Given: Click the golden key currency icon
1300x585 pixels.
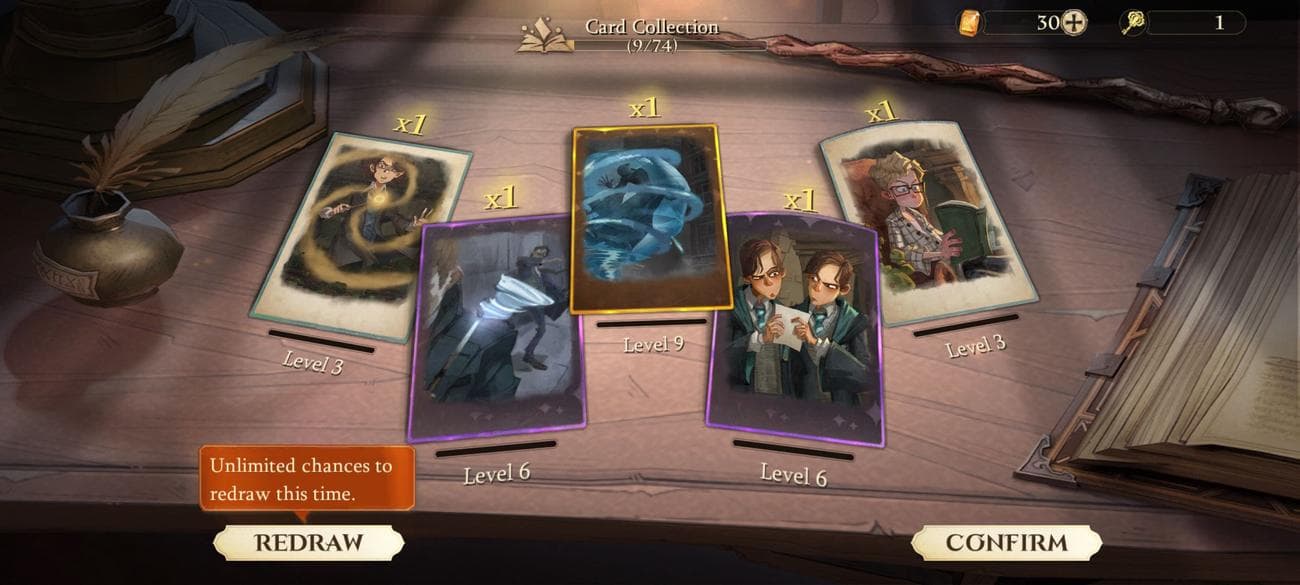Looking at the screenshot, I should pos(1133,22).
